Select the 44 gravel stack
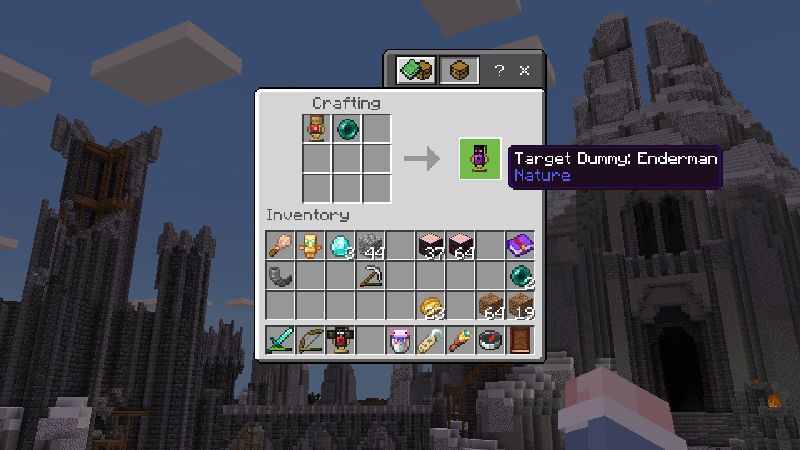Image resolution: width=800 pixels, height=450 pixels. coord(371,245)
